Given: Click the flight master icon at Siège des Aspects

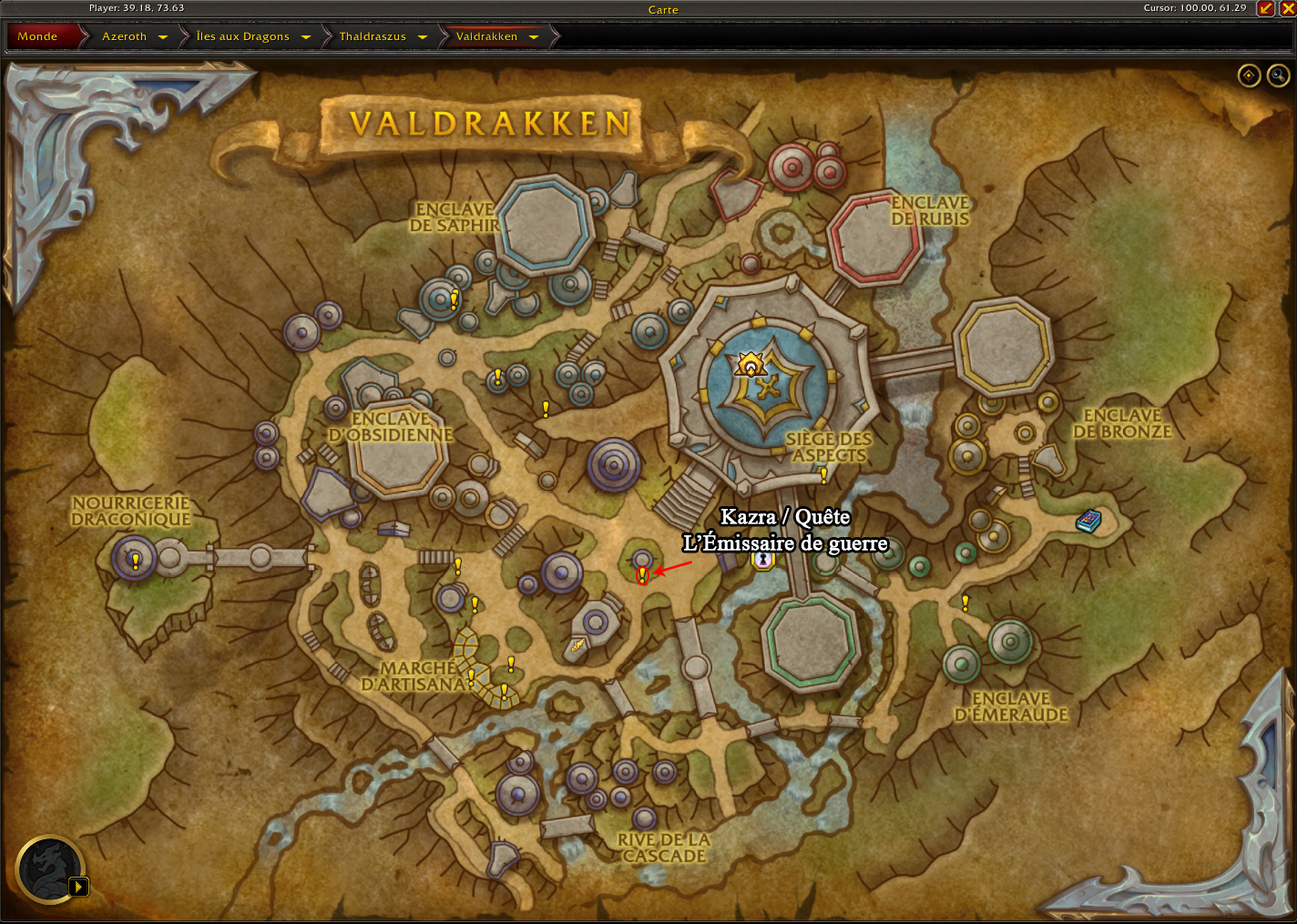Looking at the screenshot, I should (750, 365).
